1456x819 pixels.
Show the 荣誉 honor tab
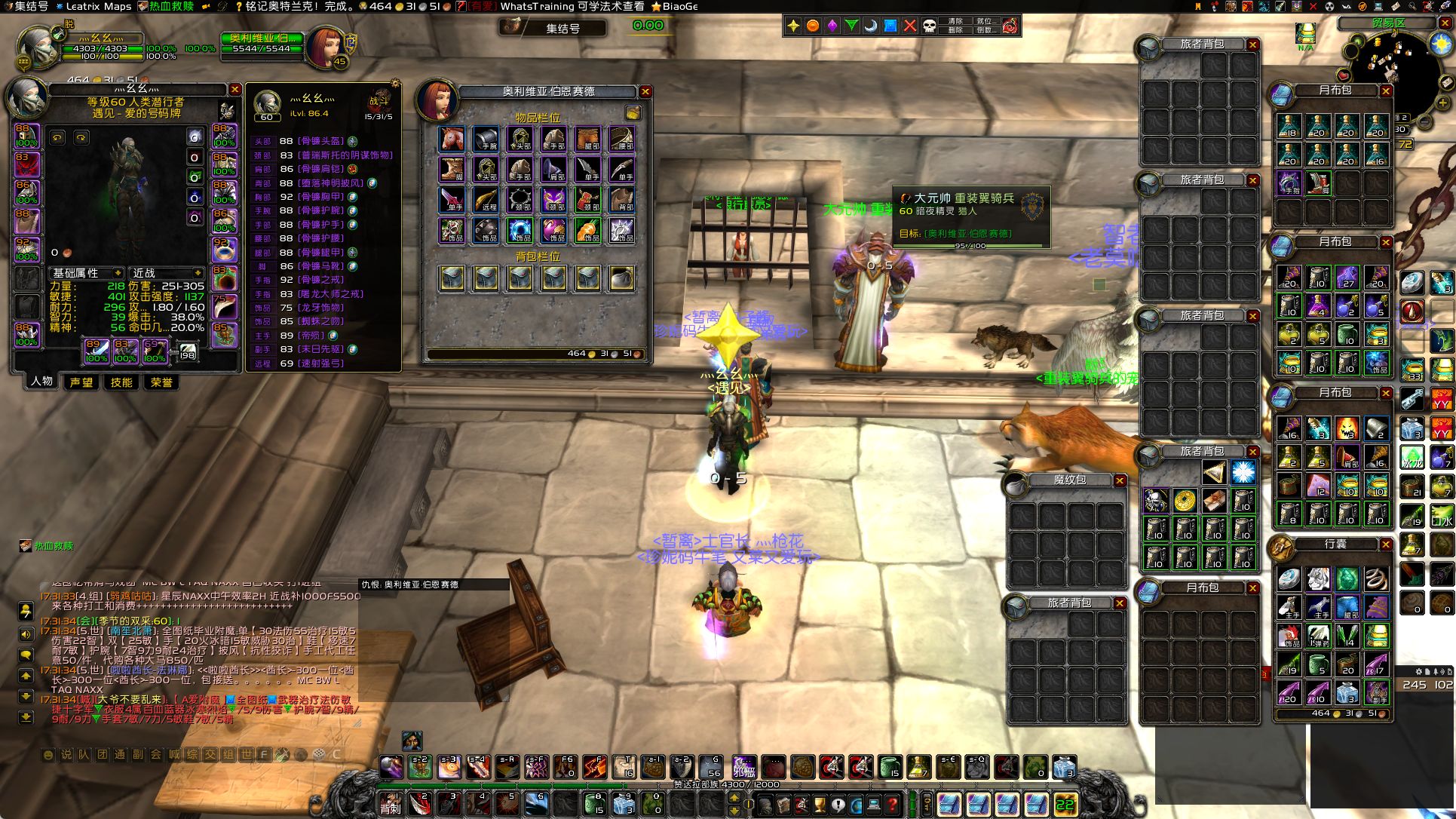(161, 382)
